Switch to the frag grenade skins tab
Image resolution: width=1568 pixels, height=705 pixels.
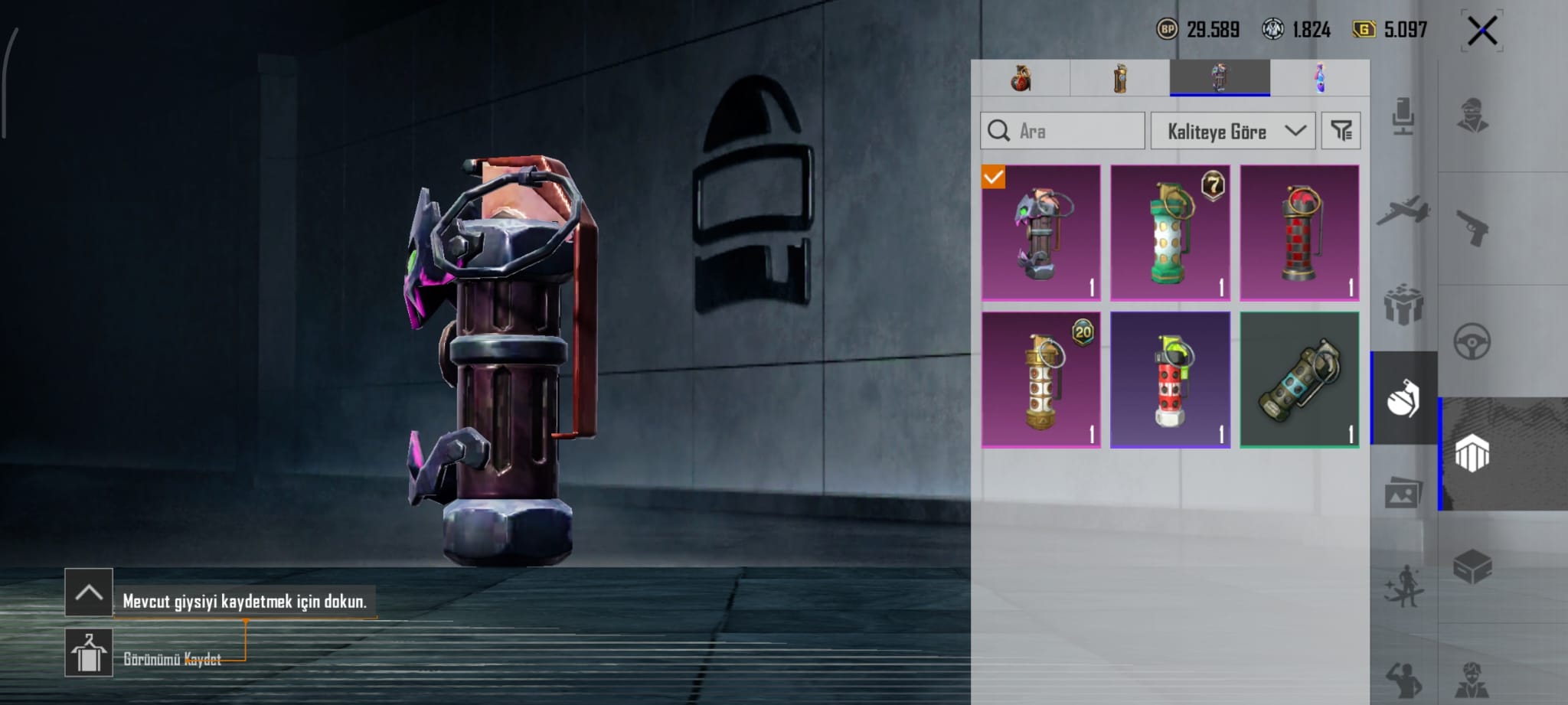[x=1021, y=78]
